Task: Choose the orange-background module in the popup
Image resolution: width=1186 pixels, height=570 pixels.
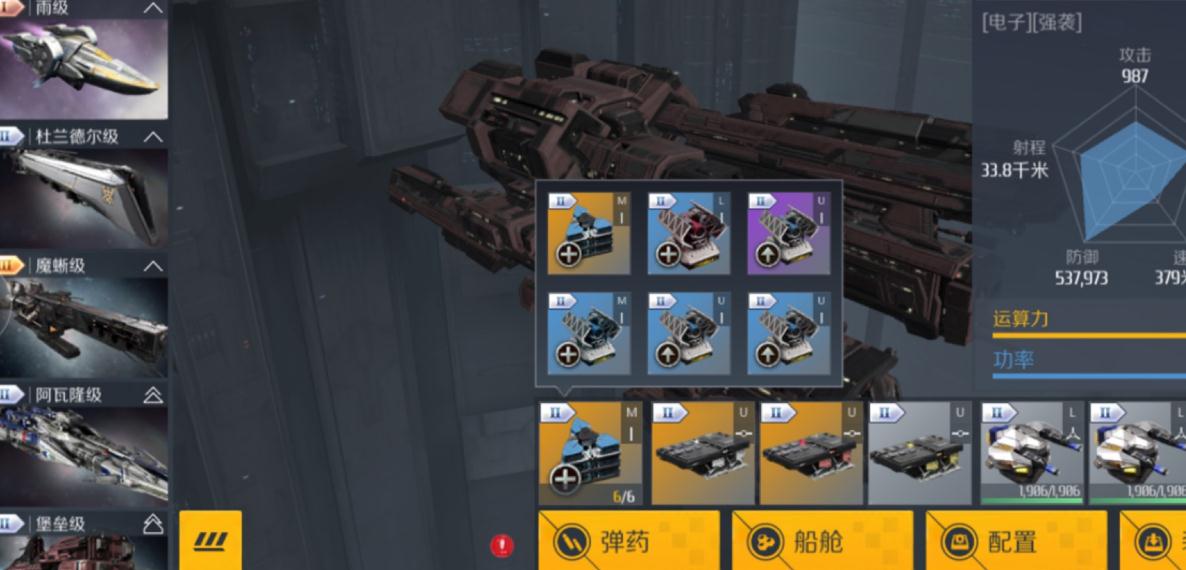Action: pos(589,233)
